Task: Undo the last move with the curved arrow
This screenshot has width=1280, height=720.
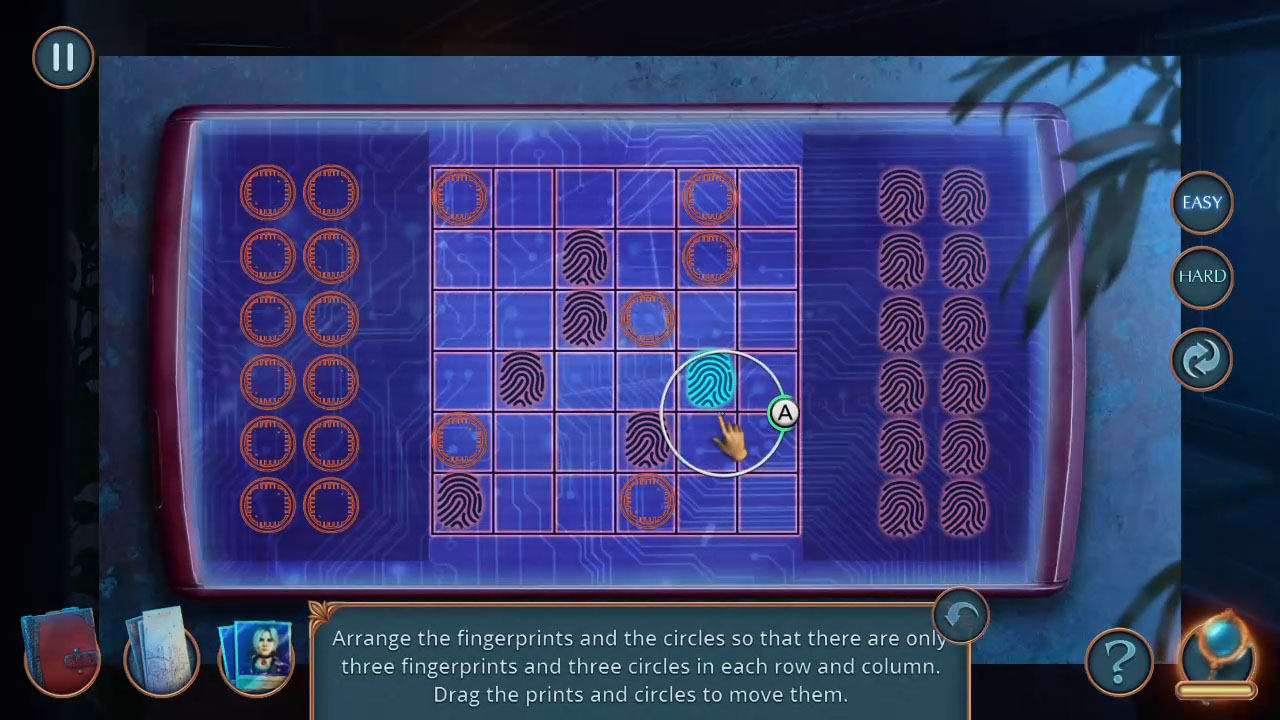Action: (x=959, y=615)
